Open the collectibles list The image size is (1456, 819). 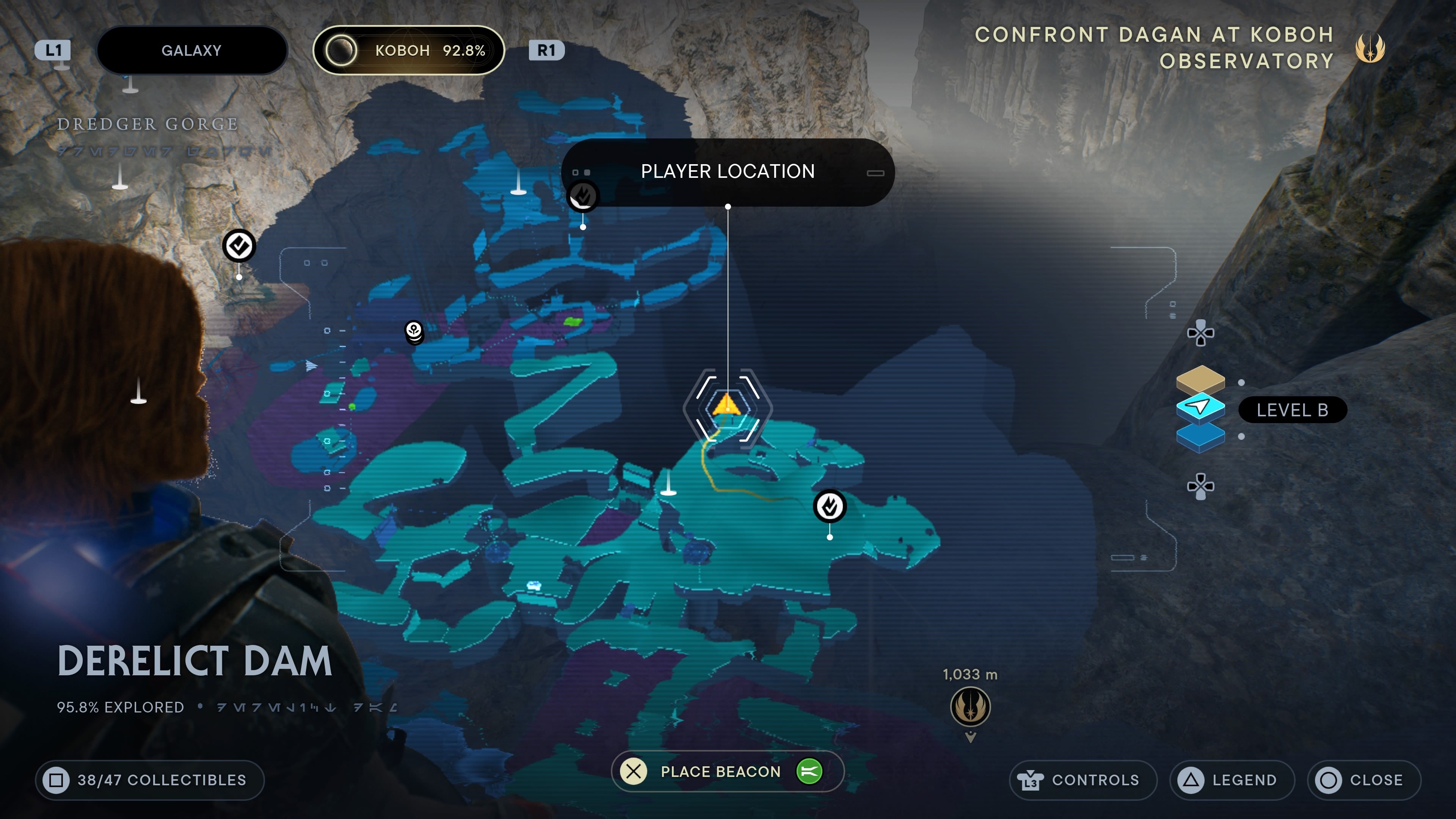point(150,780)
